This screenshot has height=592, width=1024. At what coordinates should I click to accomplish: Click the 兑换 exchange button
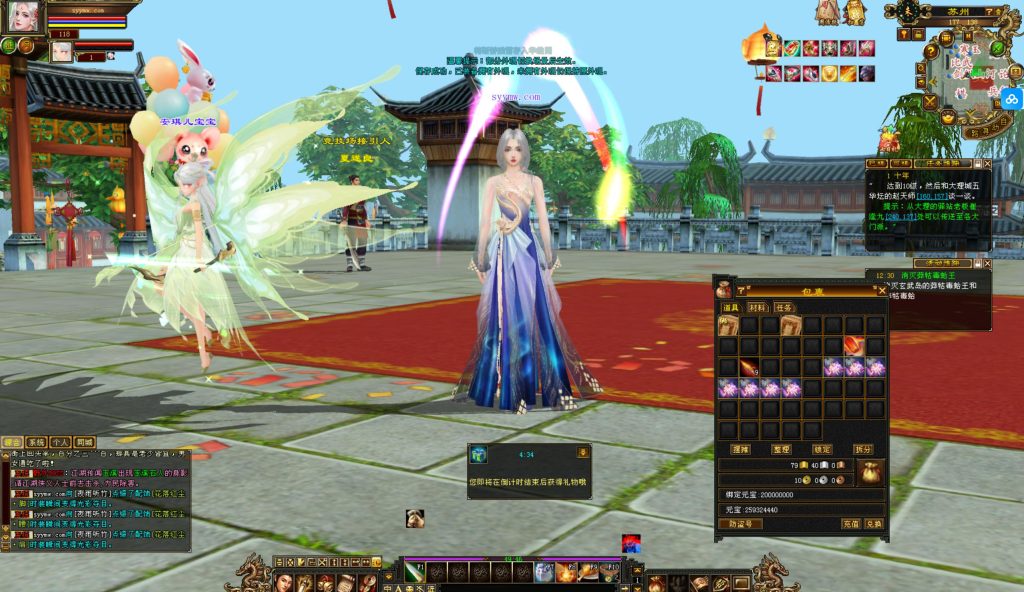(874, 523)
